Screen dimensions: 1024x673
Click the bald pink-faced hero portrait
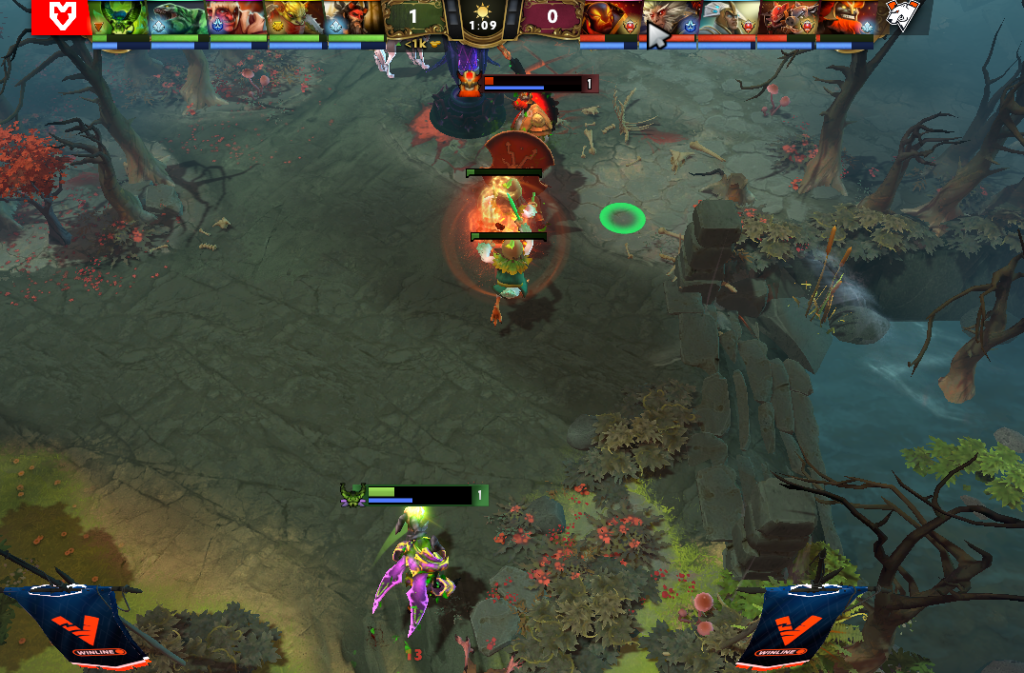pyautogui.click(x=237, y=17)
